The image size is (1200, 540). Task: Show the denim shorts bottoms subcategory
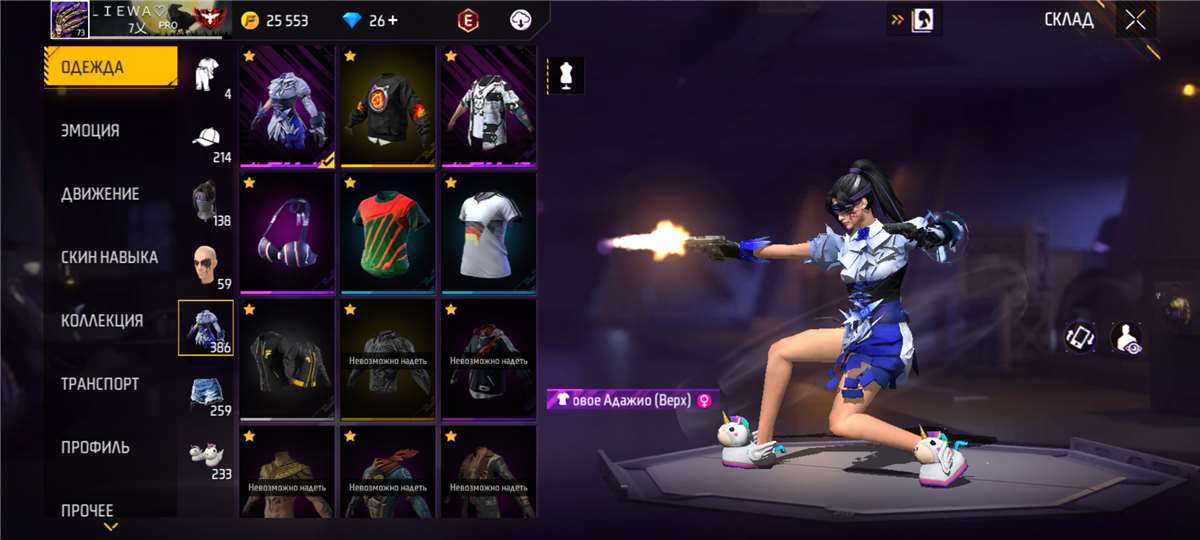(207, 392)
